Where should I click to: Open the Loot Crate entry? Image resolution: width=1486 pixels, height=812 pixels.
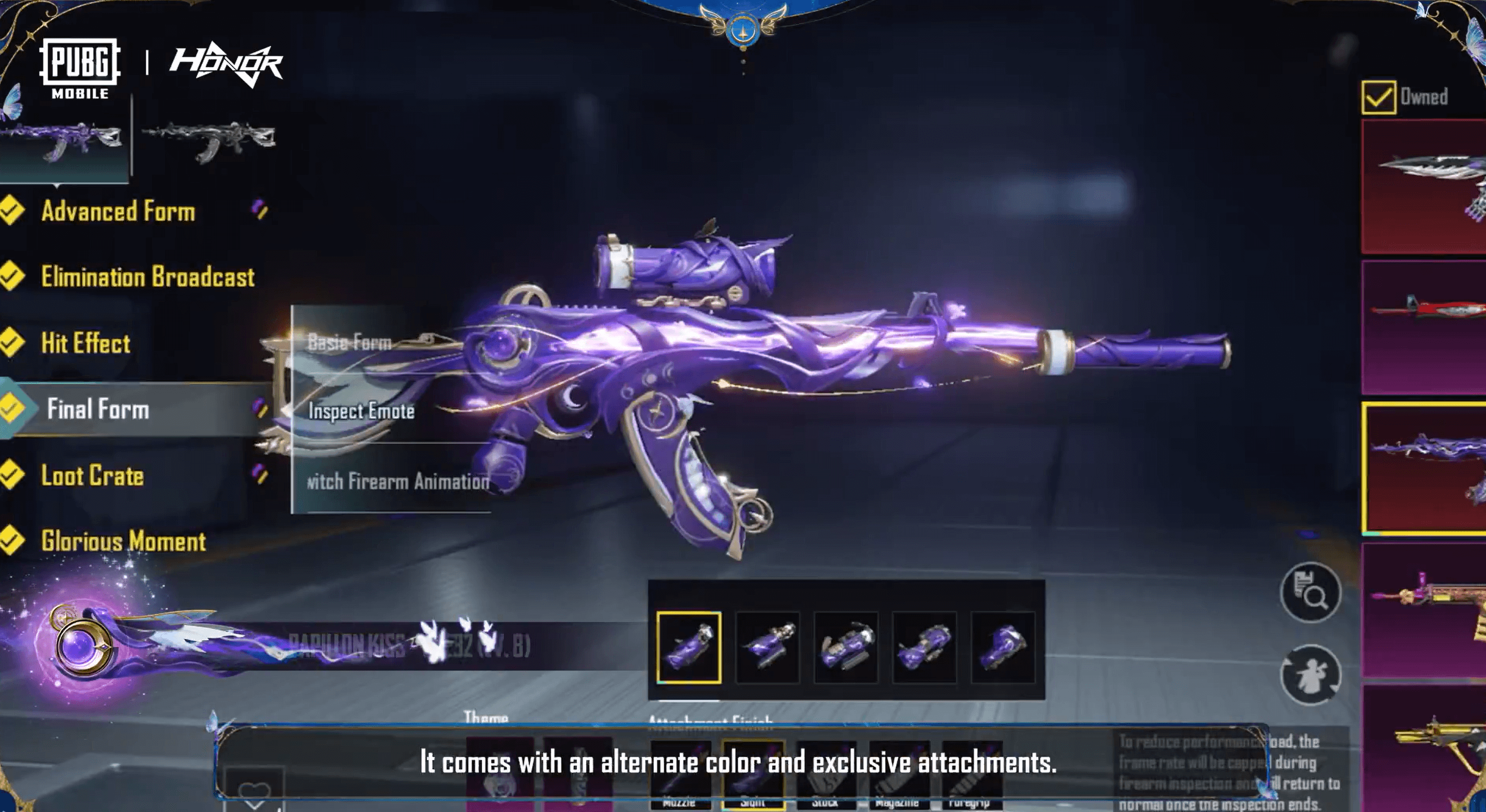coord(92,476)
